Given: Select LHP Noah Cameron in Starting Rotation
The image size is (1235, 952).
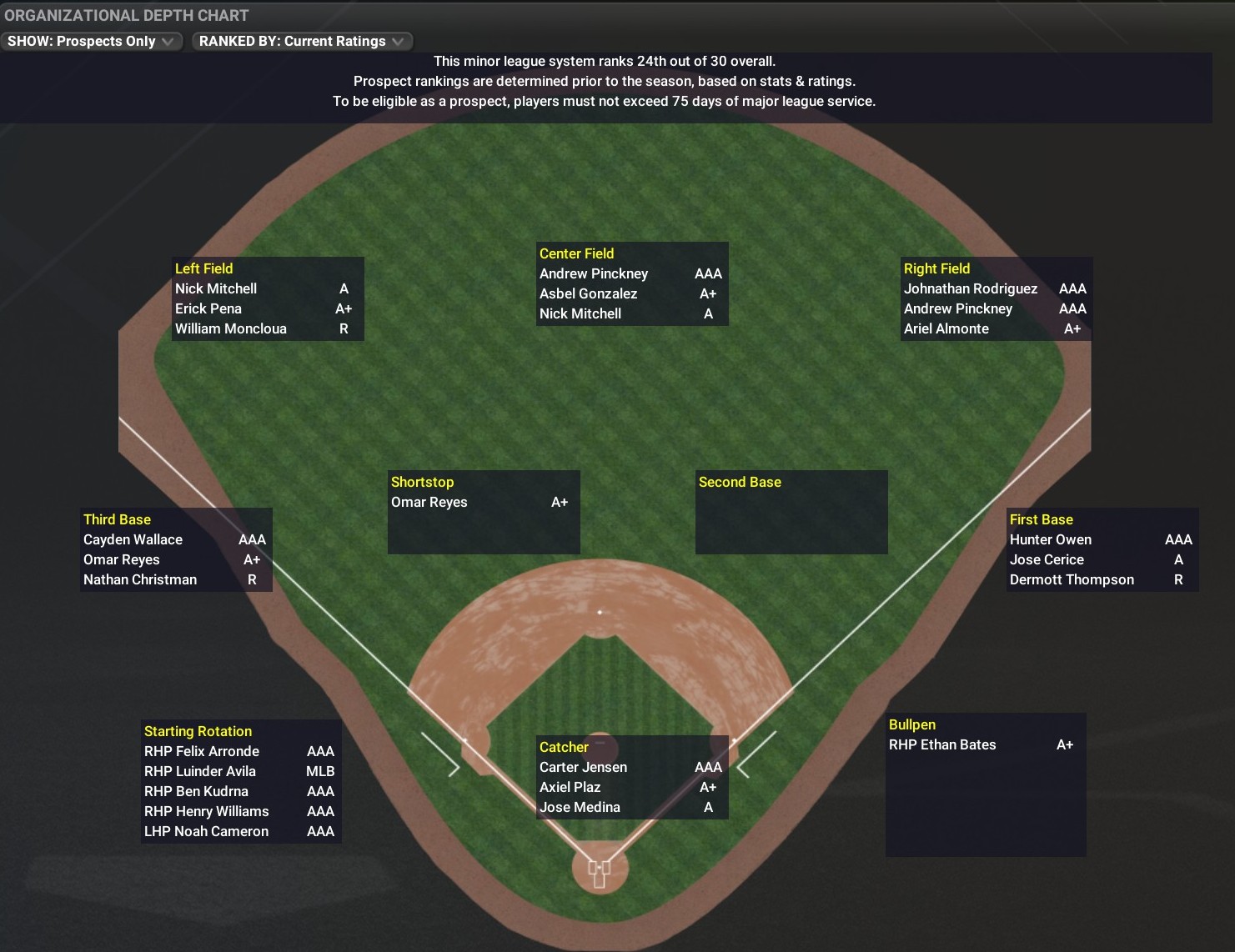Looking at the screenshot, I should [x=207, y=831].
